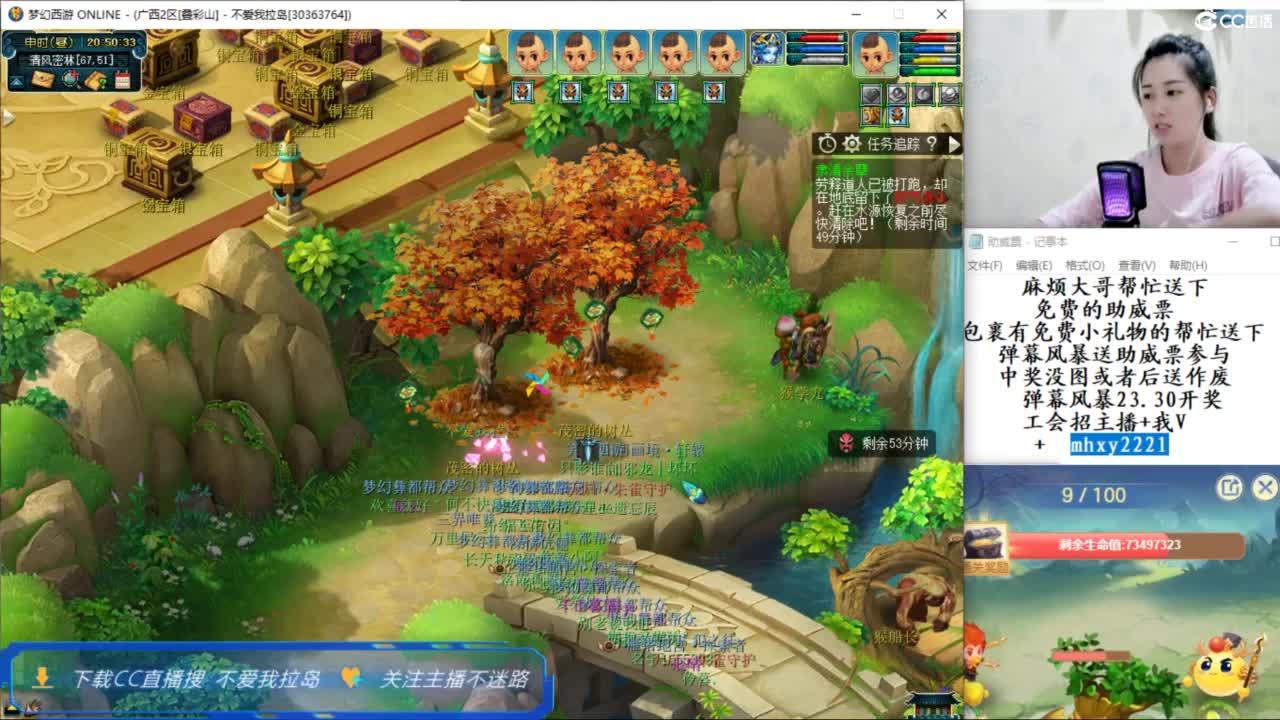1280x720 pixels.
Task: Click the help question mark in 任务追踪 panel
Action: click(931, 144)
